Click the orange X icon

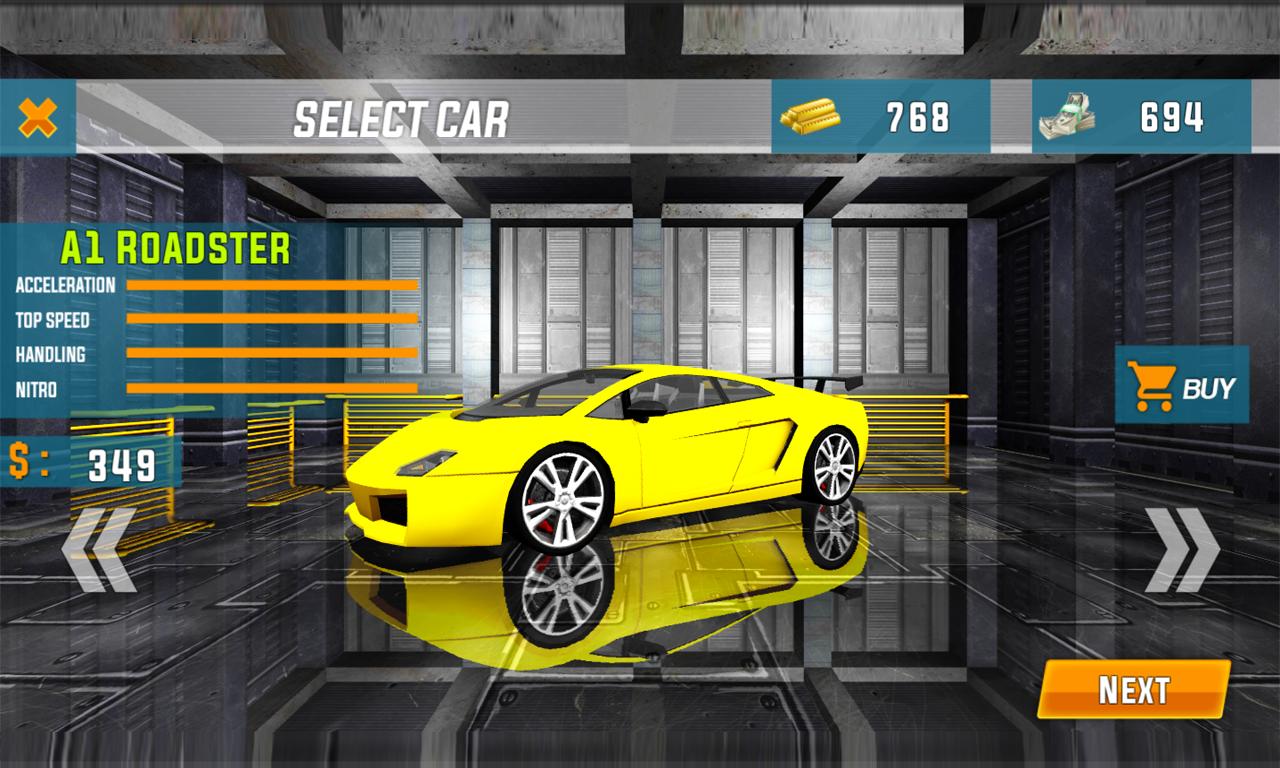[36, 117]
